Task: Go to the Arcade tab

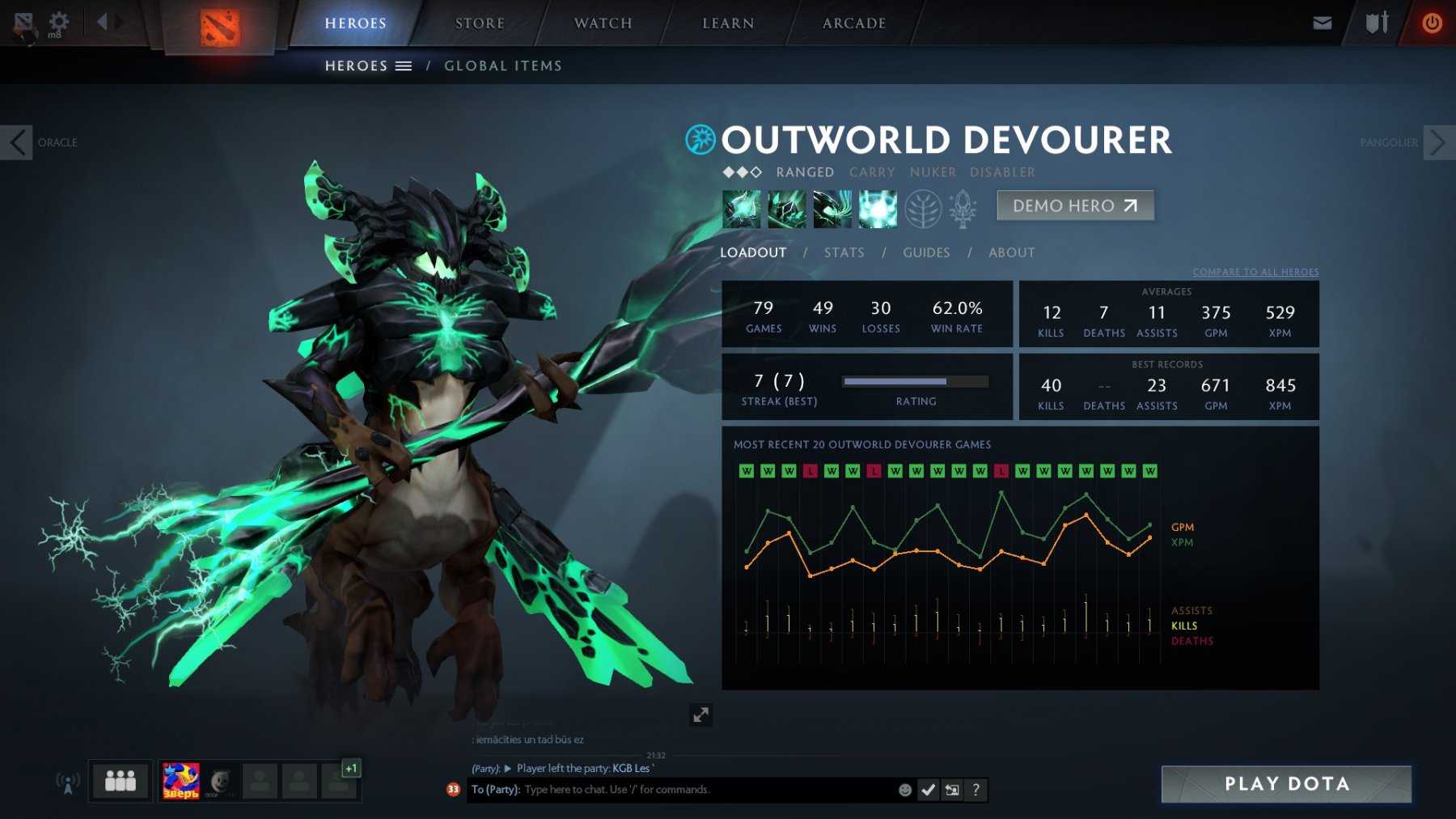Action: tap(854, 23)
